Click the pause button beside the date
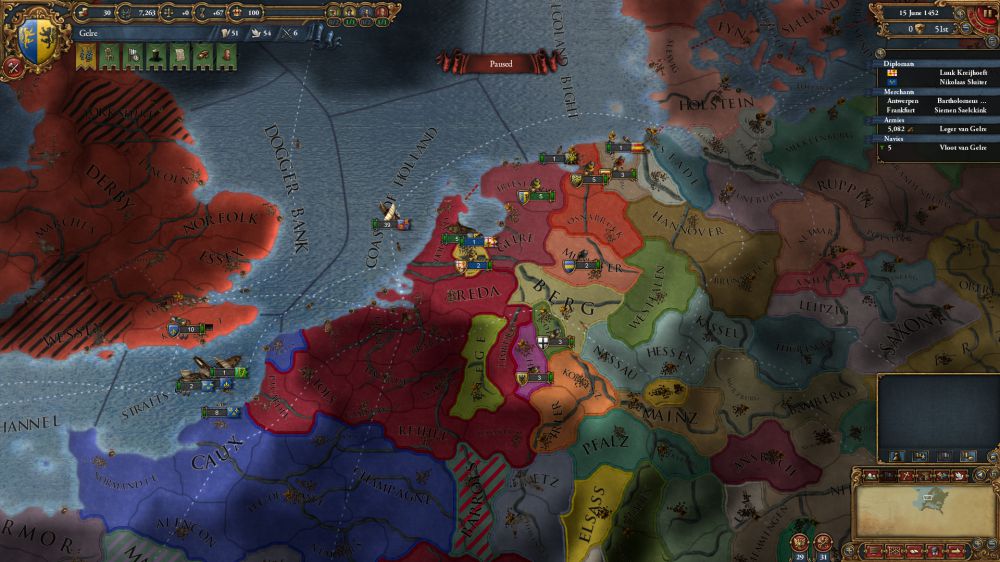 point(987,15)
